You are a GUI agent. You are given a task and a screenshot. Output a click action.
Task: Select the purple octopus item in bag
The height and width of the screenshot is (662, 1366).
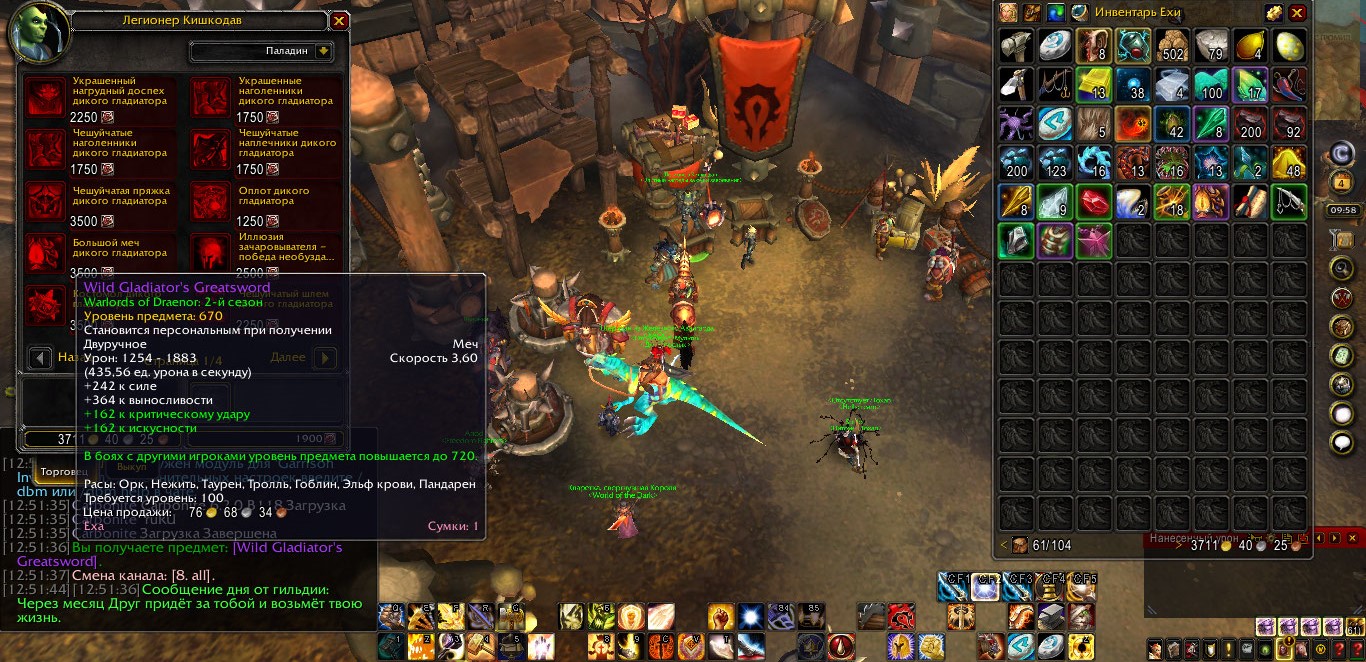tap(1015, 124)
